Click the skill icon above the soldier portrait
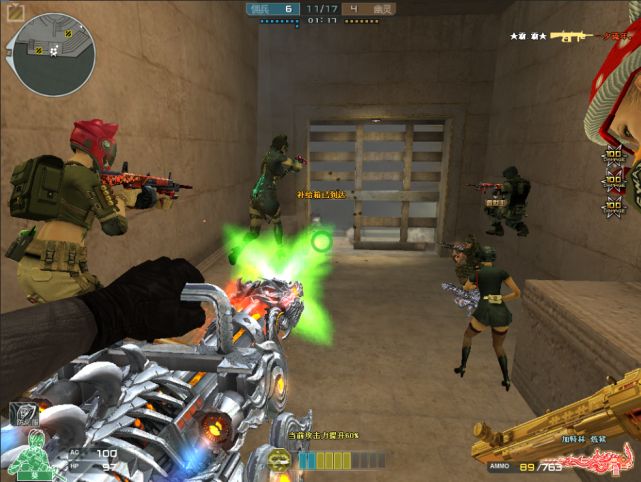 click(22, 412)
